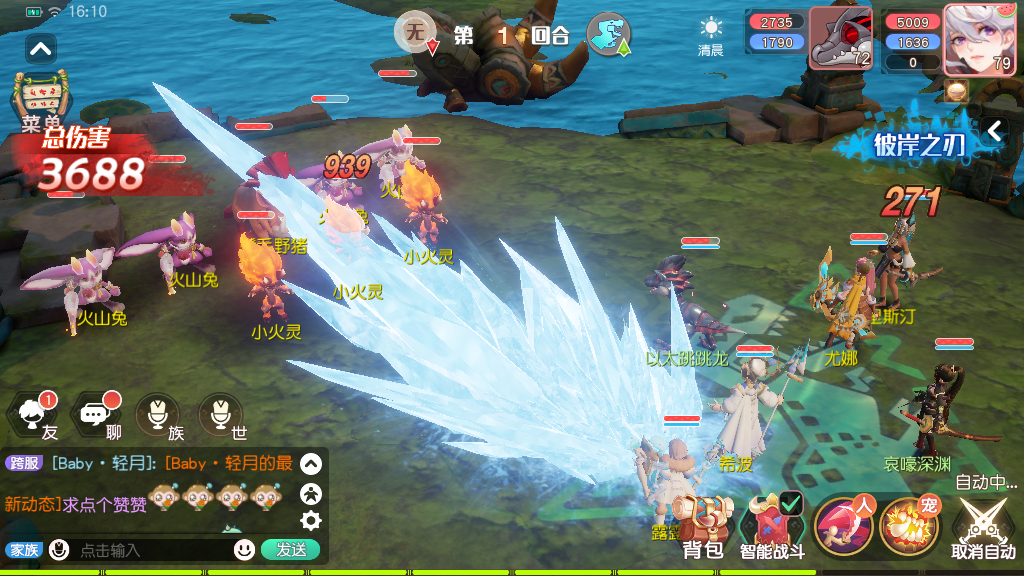Expand the chat box with up arrow

311,464
